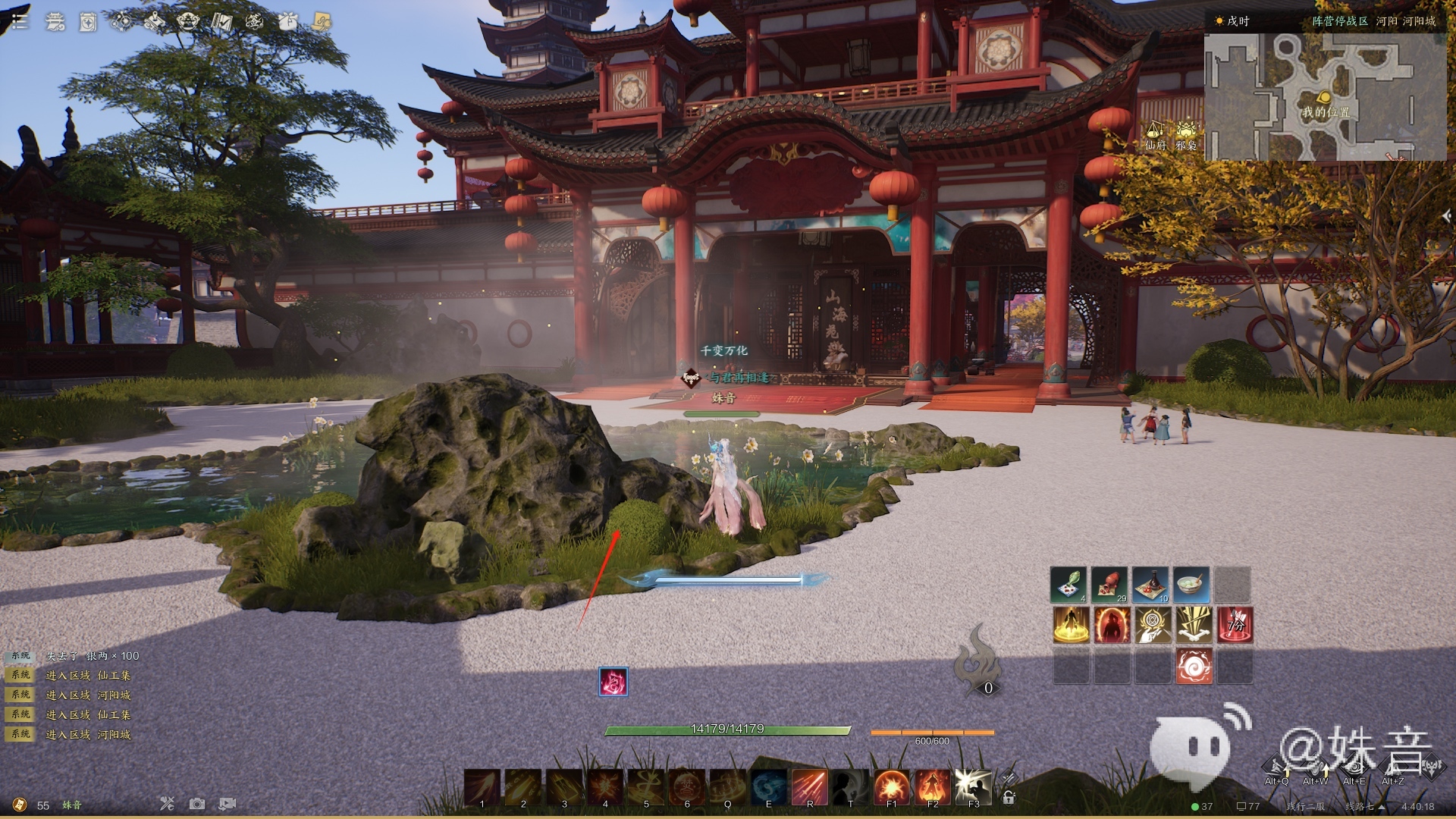Image resolution: width=1456 pixels, height=819 pixels.
Task: Select the 仙府 marker beside the minimap
Action: (1155, 134)
